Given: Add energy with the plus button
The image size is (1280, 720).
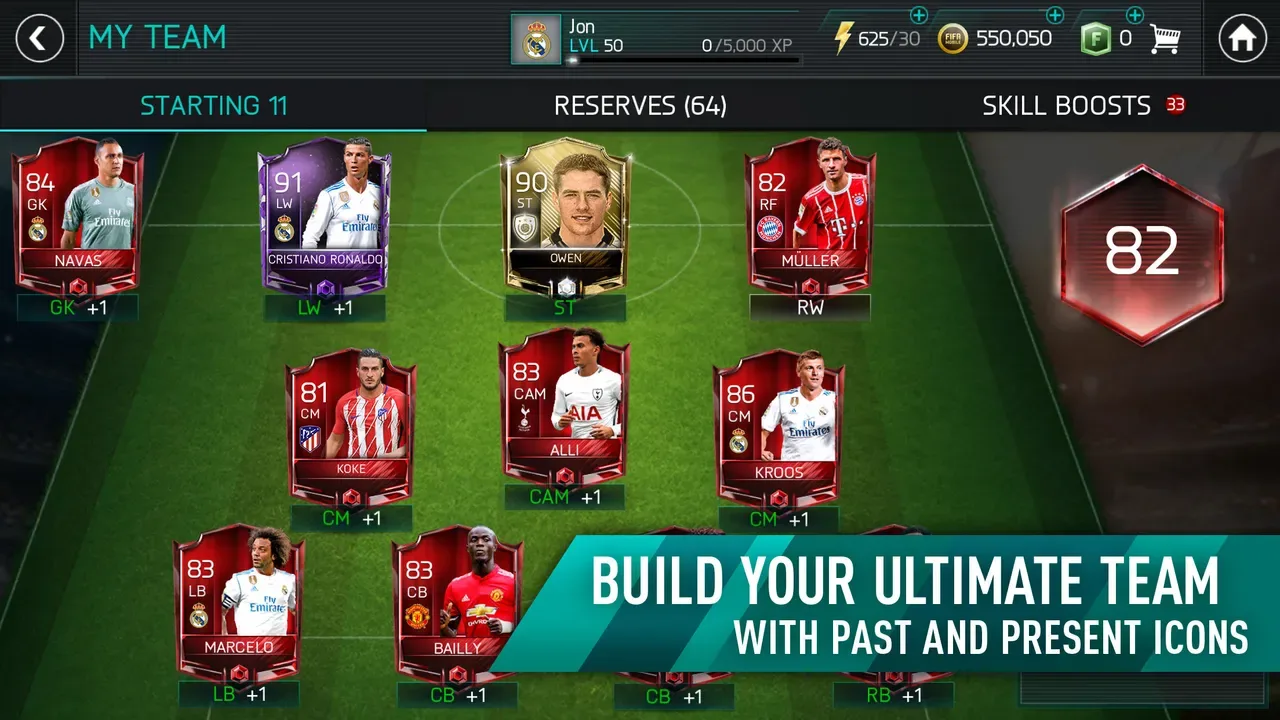Looking at the screenshot, I should 920,15.
